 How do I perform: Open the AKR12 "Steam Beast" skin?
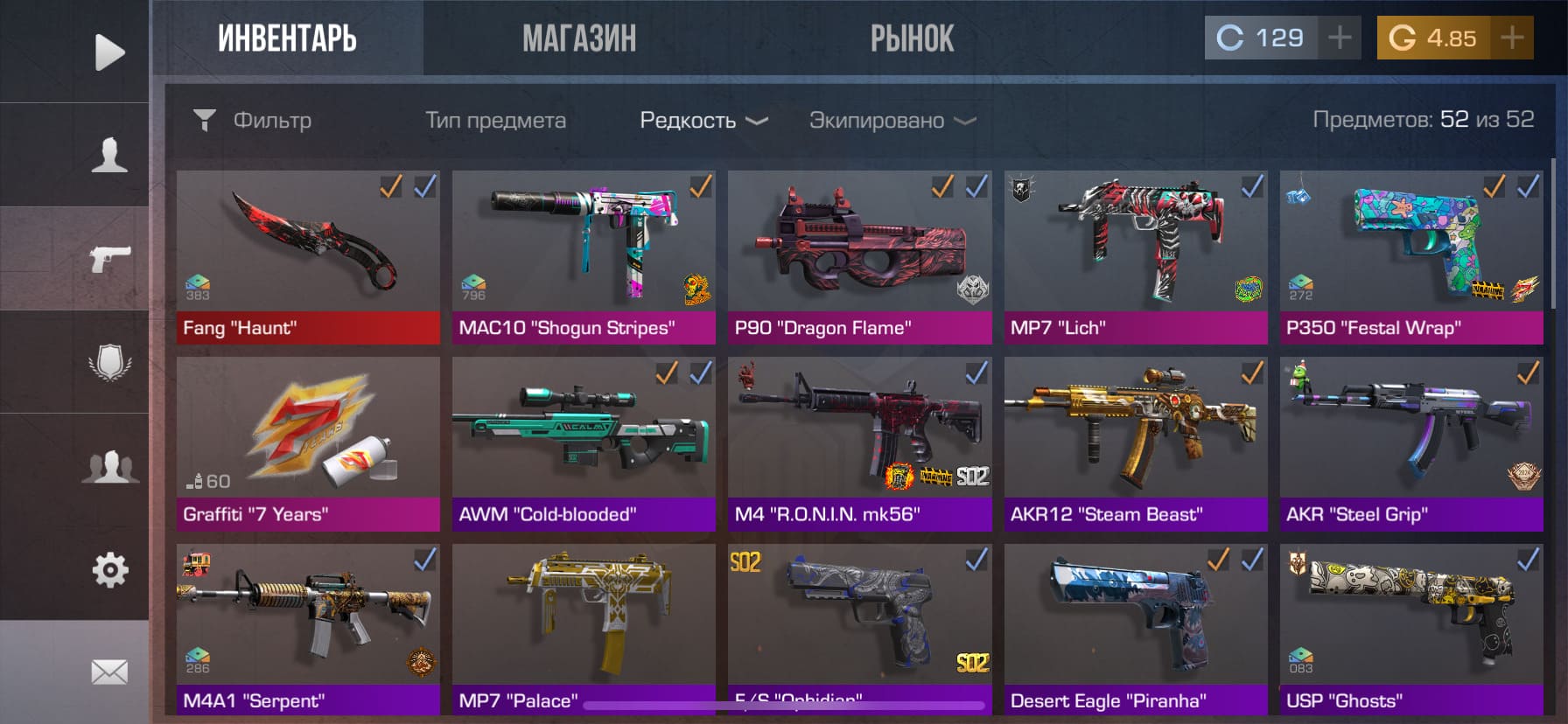(1135, 442)
